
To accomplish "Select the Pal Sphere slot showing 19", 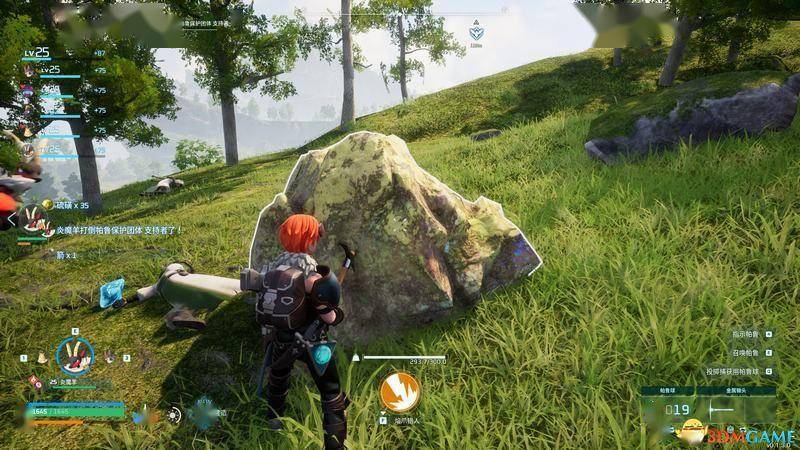I will pyautogui.click(x=680, y=409).
